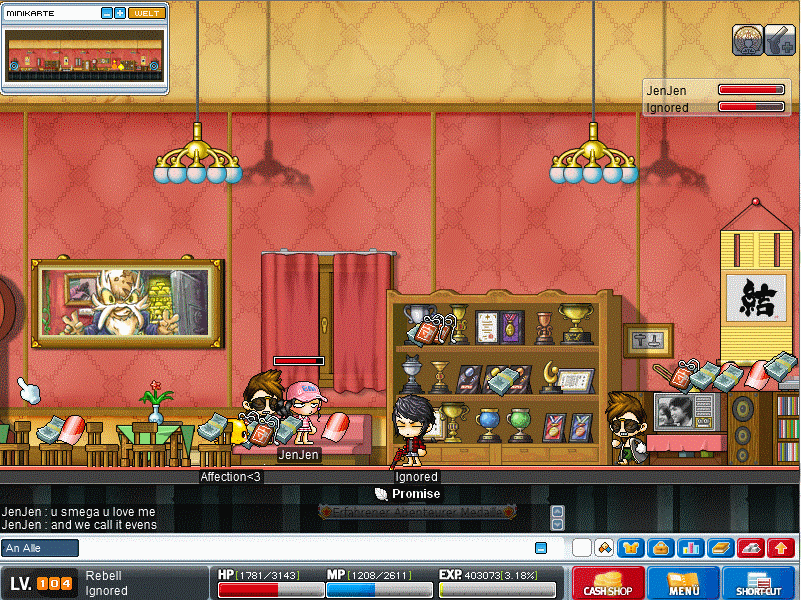Viewport: 801px width, 600px height.
Task: Minimize the chat bar with blue button
Action: point(541,548)
